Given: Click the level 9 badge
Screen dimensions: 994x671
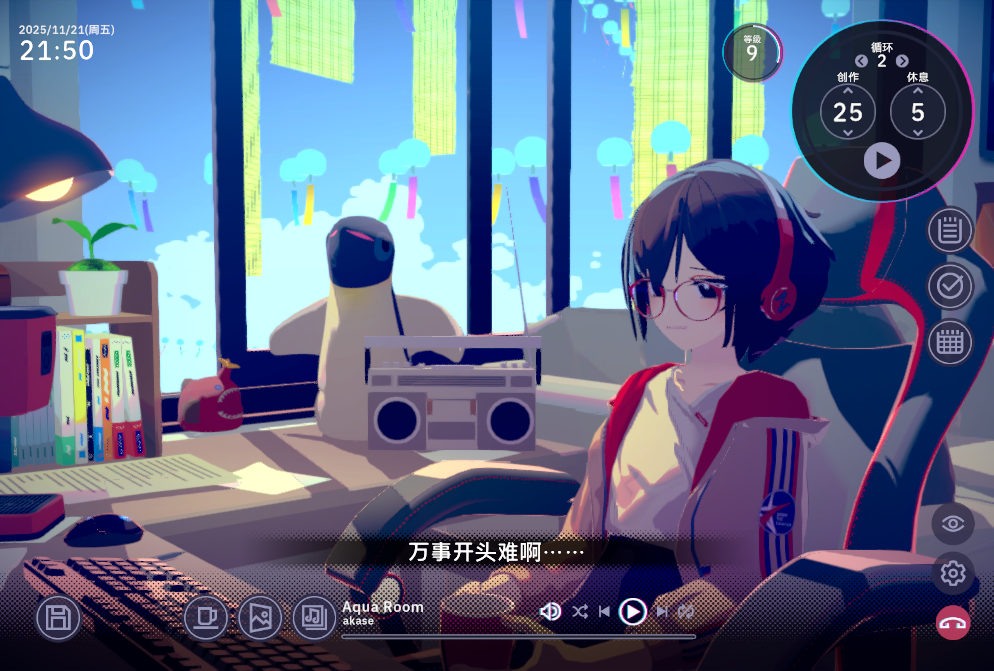Looking at the screenshot, I should (752, 52).
